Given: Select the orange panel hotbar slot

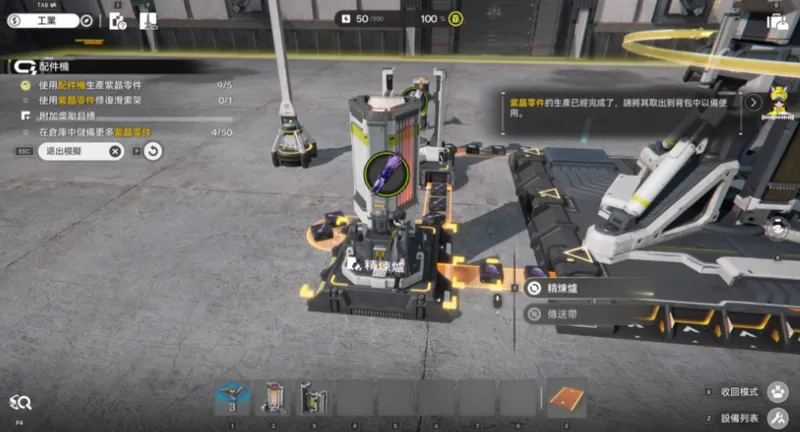Looking at the screenshot, I should 567,399.
